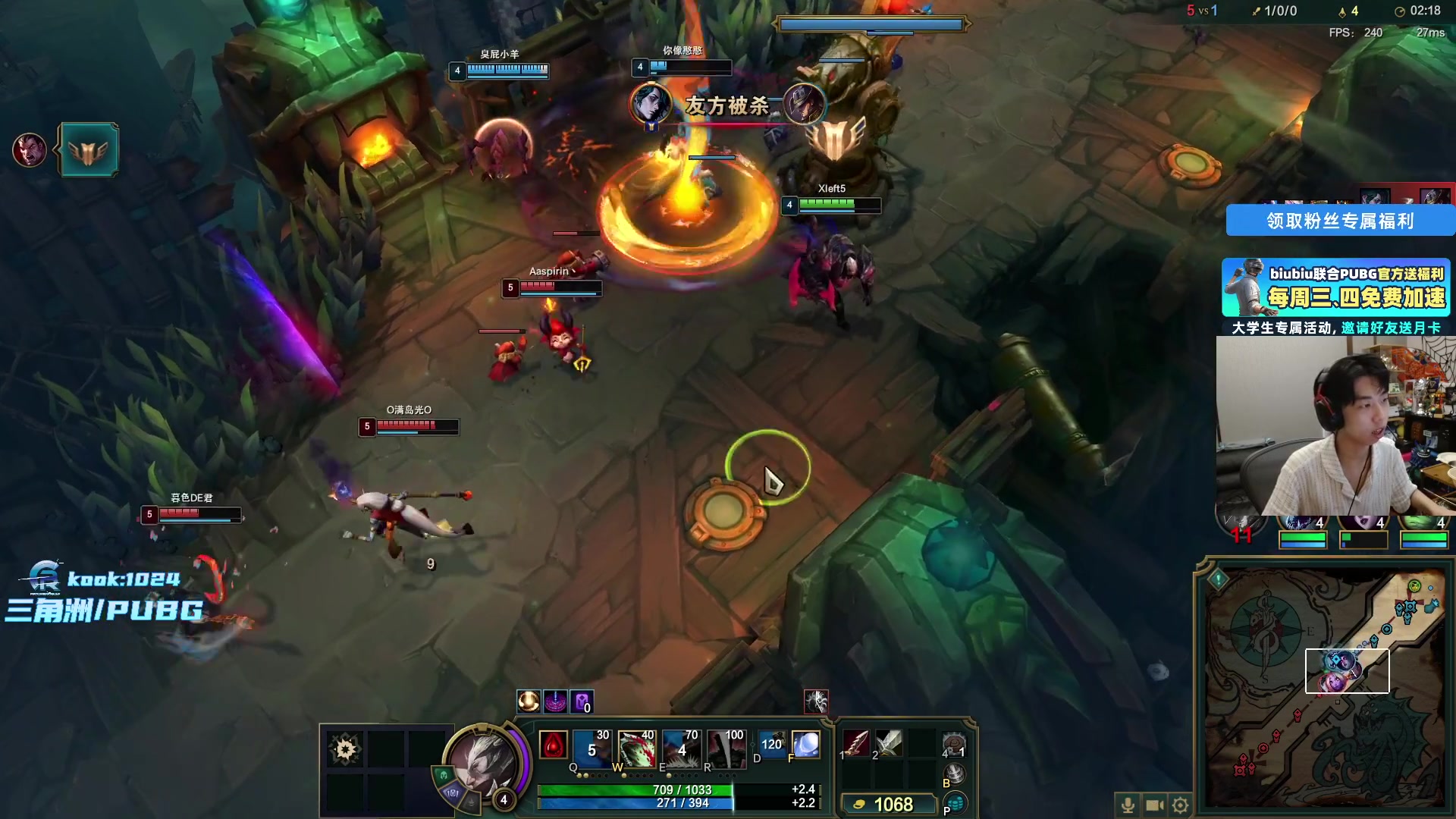Click the minimap alert ping diamond
Image resolution: width=1456 pixels, height=819 pixels.
[x=1218, y=579]
